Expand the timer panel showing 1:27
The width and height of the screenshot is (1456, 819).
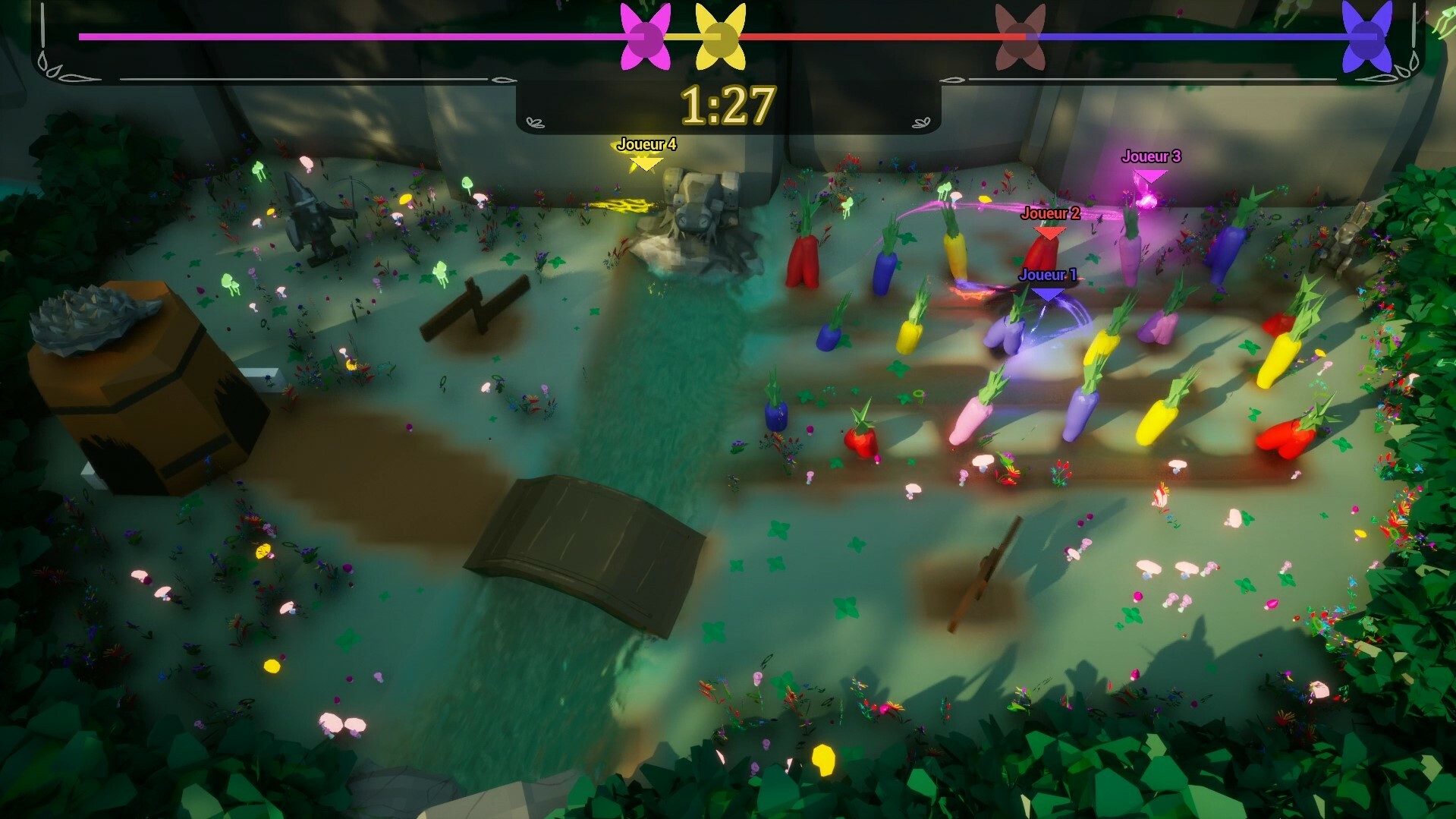tap(729, 106)
